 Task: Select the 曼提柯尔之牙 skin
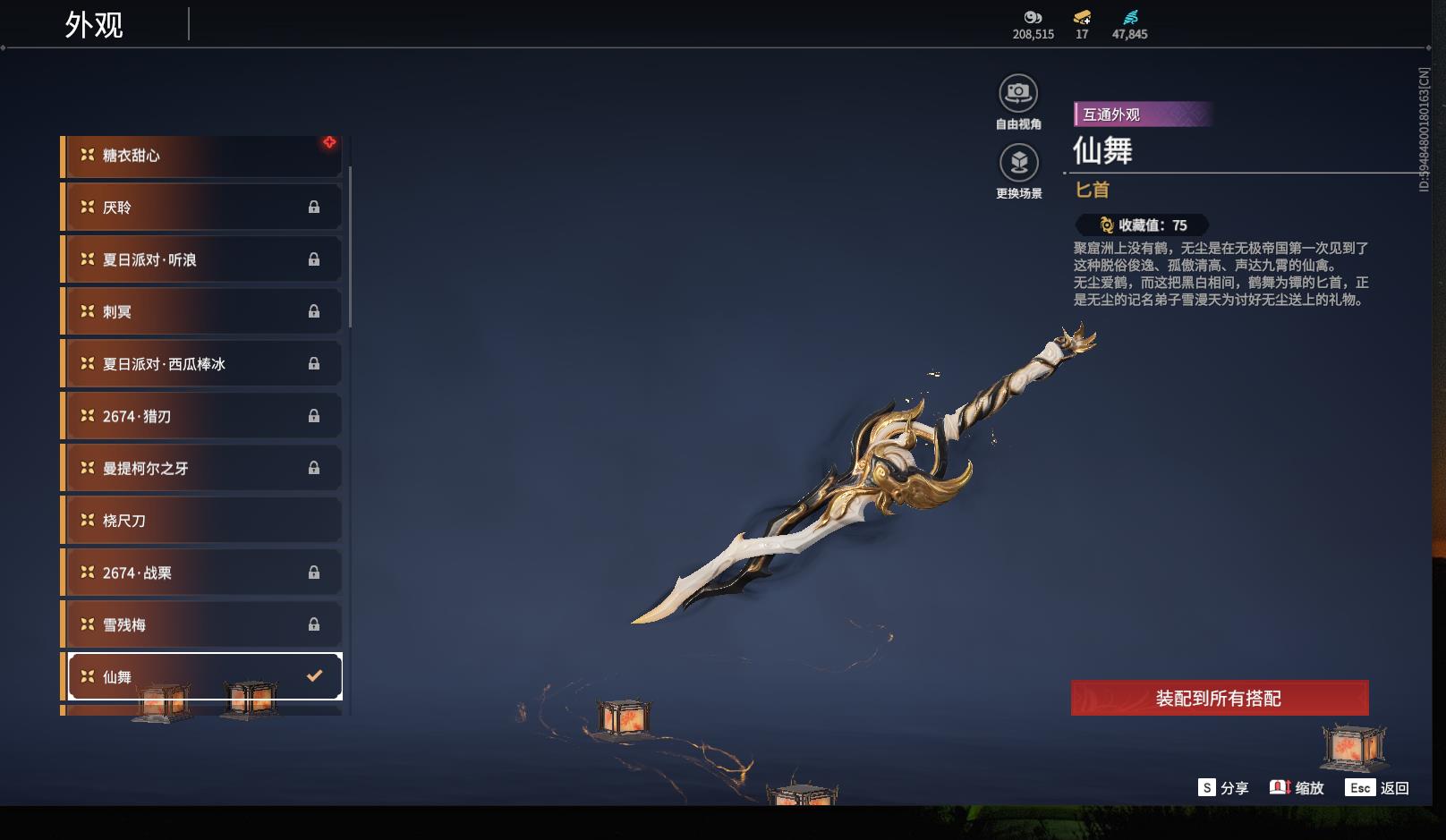pos(201,468)
